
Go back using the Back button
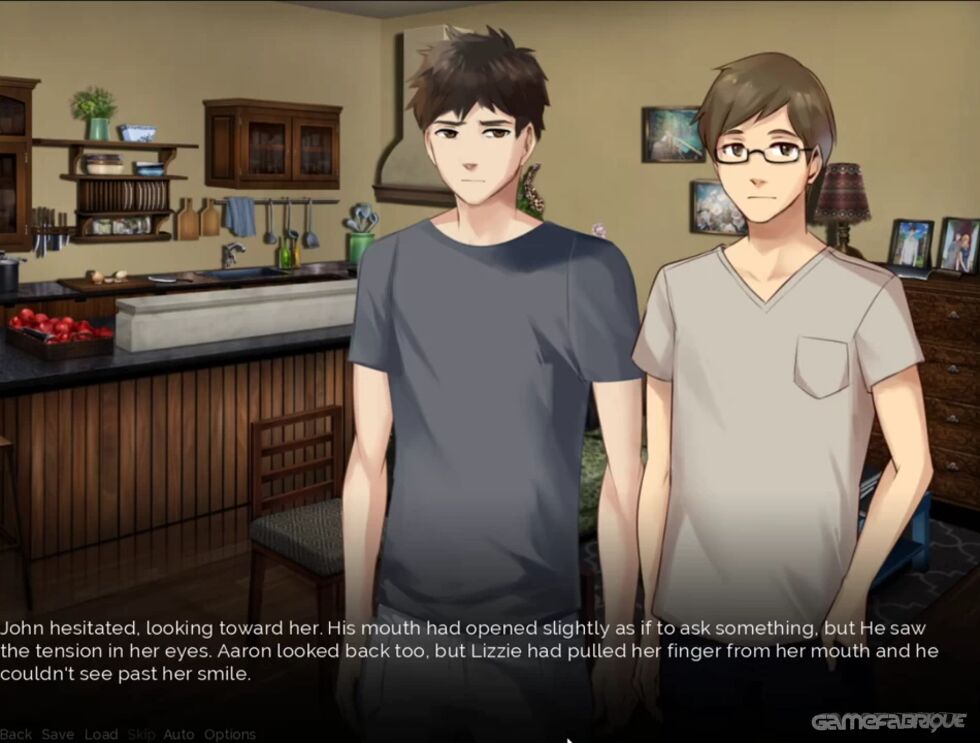[16, 734]
